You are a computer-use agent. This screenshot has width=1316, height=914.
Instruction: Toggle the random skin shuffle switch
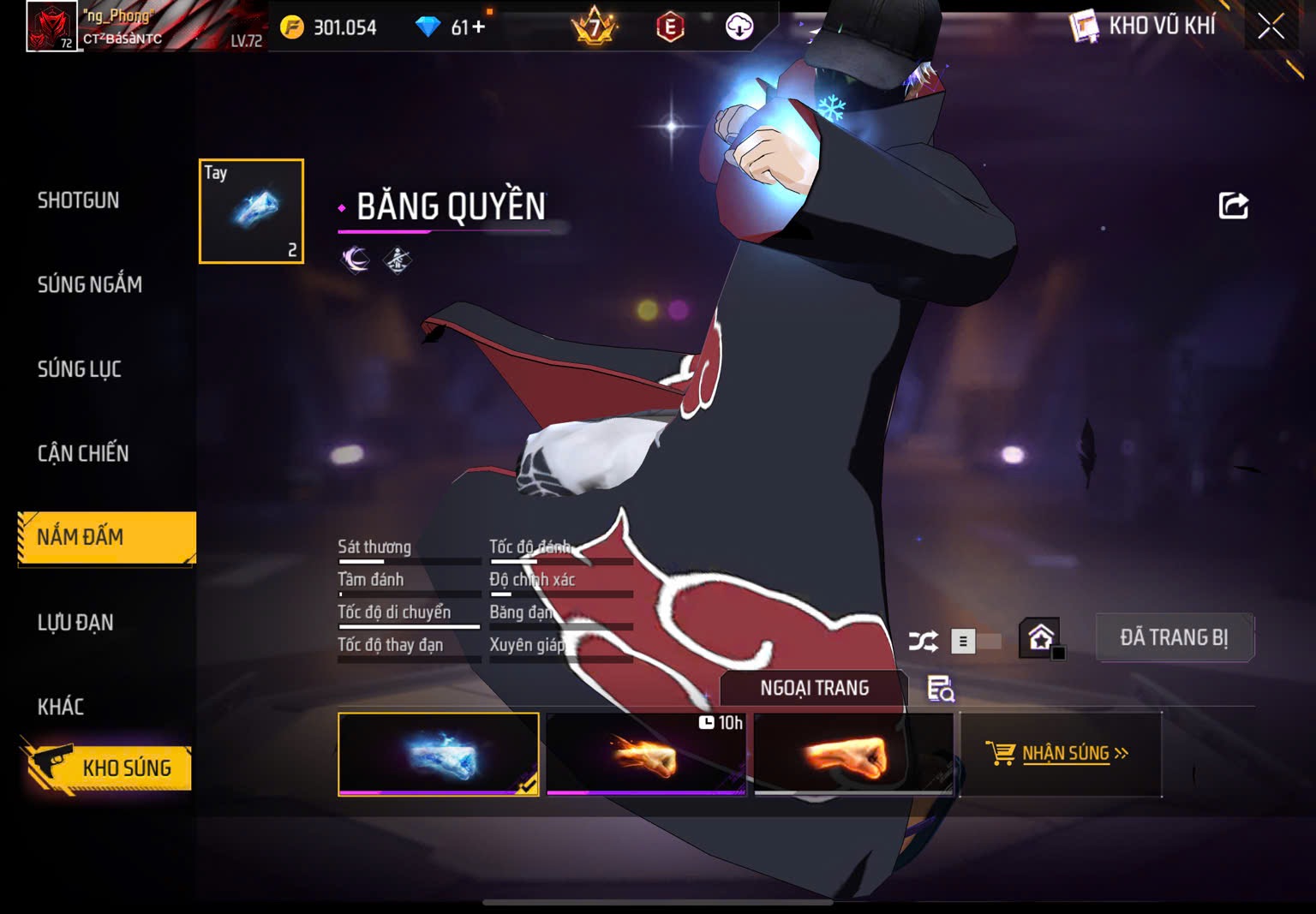click(975, 641)
